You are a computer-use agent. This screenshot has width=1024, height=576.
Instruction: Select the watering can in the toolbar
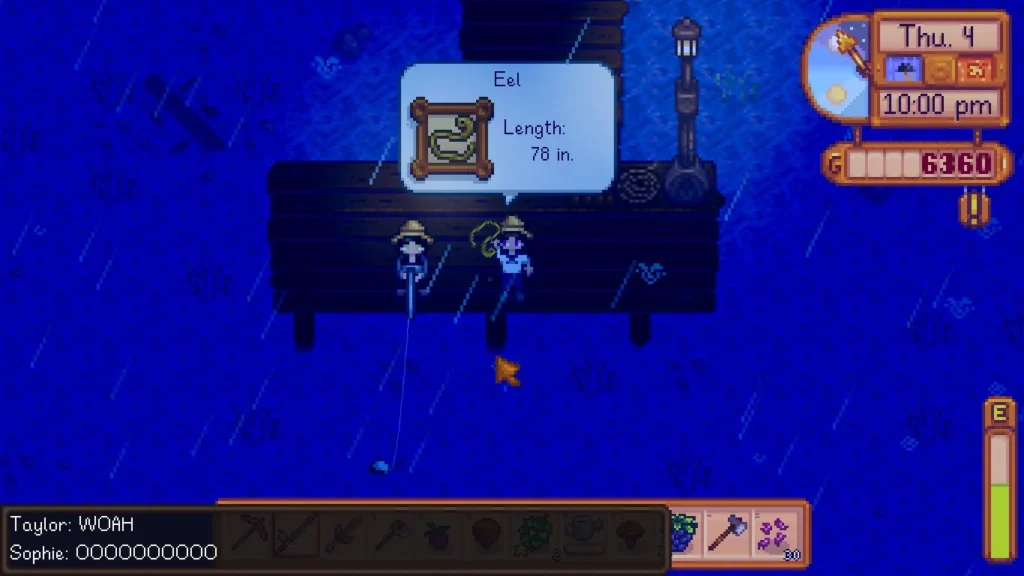[583, 534]
